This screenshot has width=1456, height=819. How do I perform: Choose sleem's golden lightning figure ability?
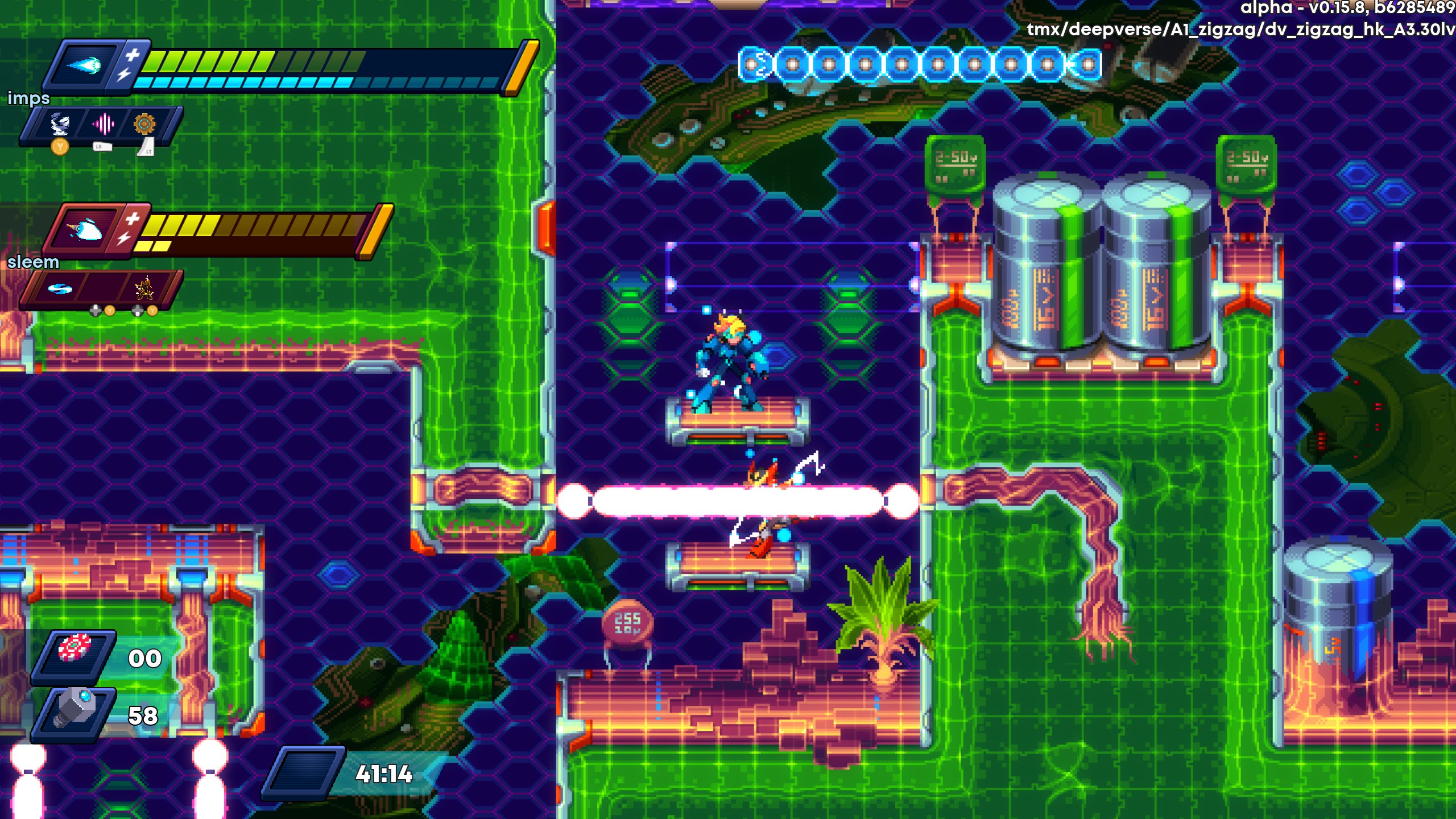[x=144, y=288]
